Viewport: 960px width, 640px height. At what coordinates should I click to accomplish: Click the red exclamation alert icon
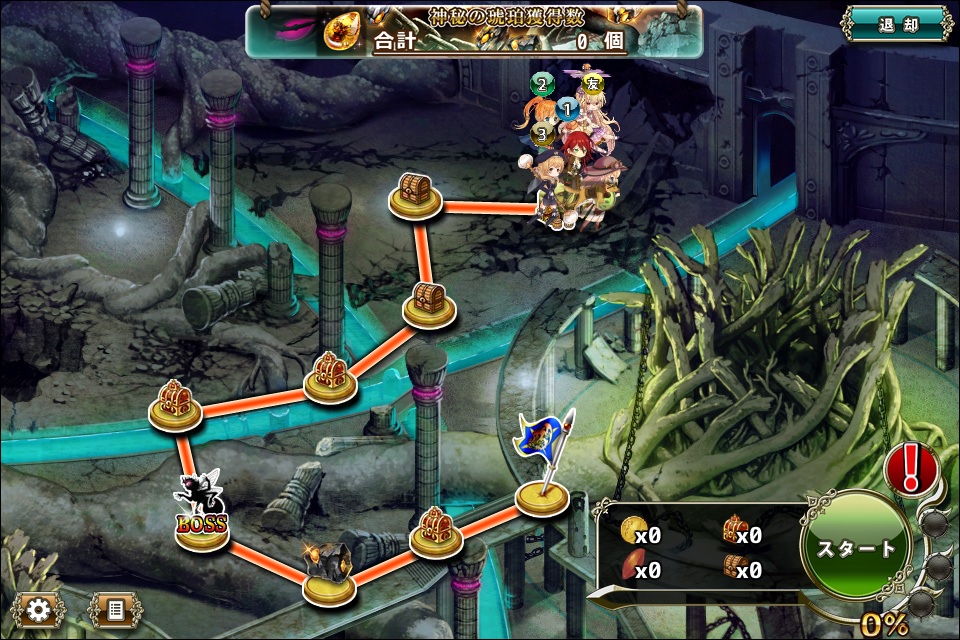tap(910, 467)
